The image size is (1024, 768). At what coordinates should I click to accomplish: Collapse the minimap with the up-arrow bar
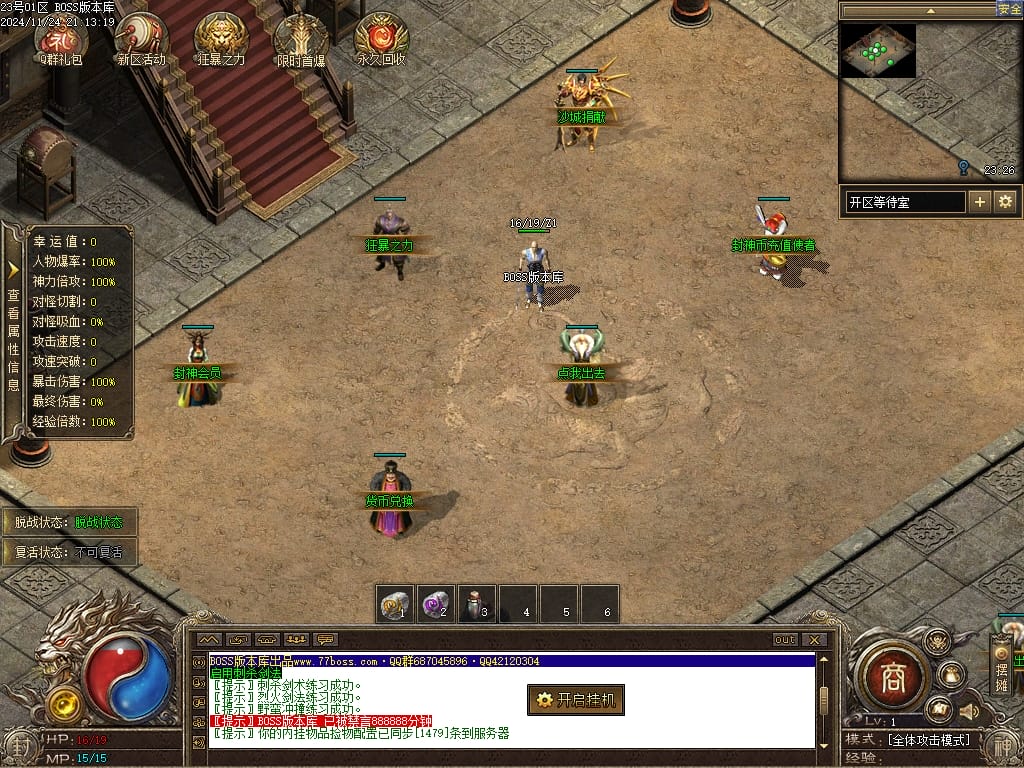pos(928,10)
